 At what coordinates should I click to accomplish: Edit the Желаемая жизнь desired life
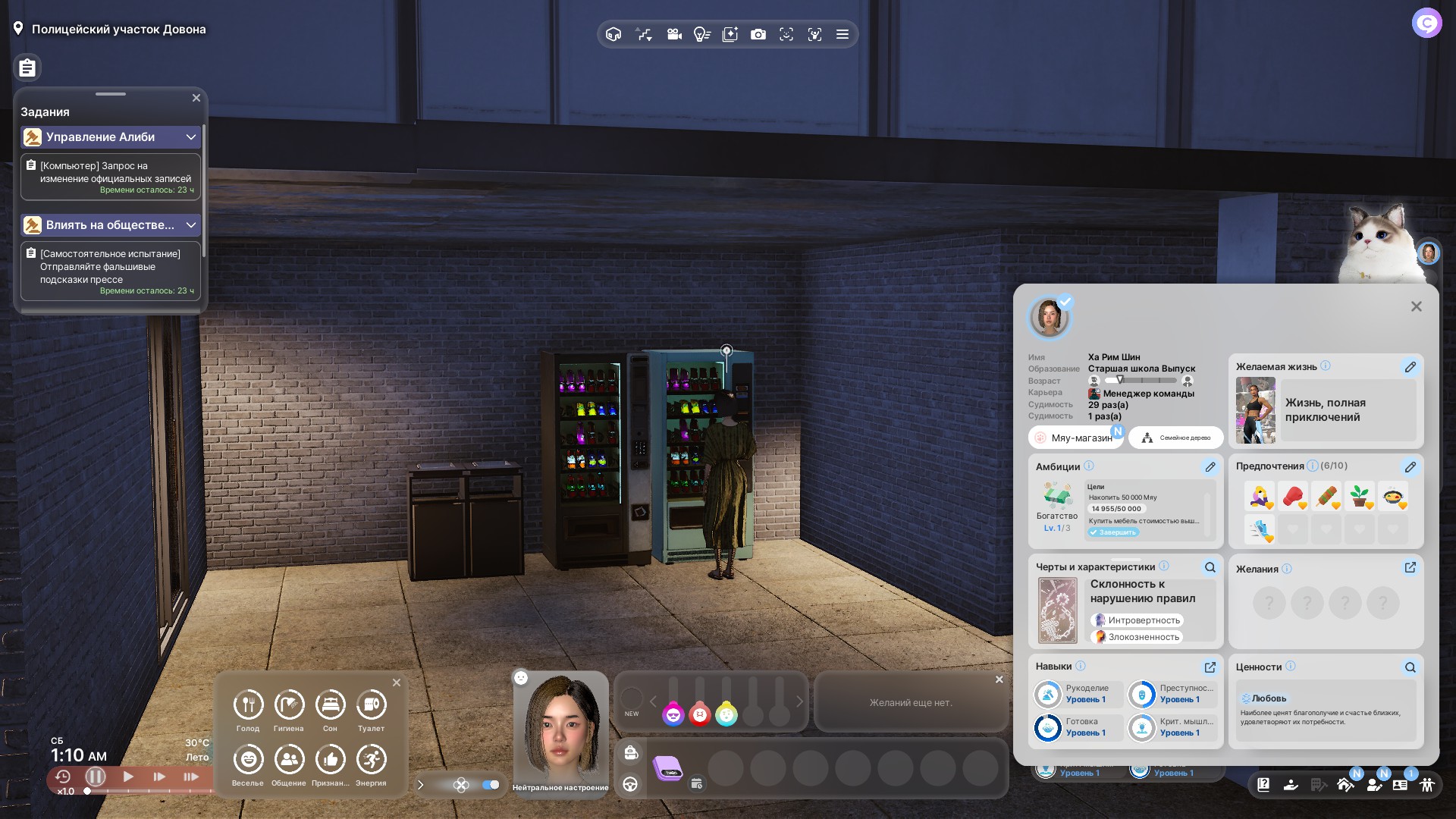coord(1410,367)
